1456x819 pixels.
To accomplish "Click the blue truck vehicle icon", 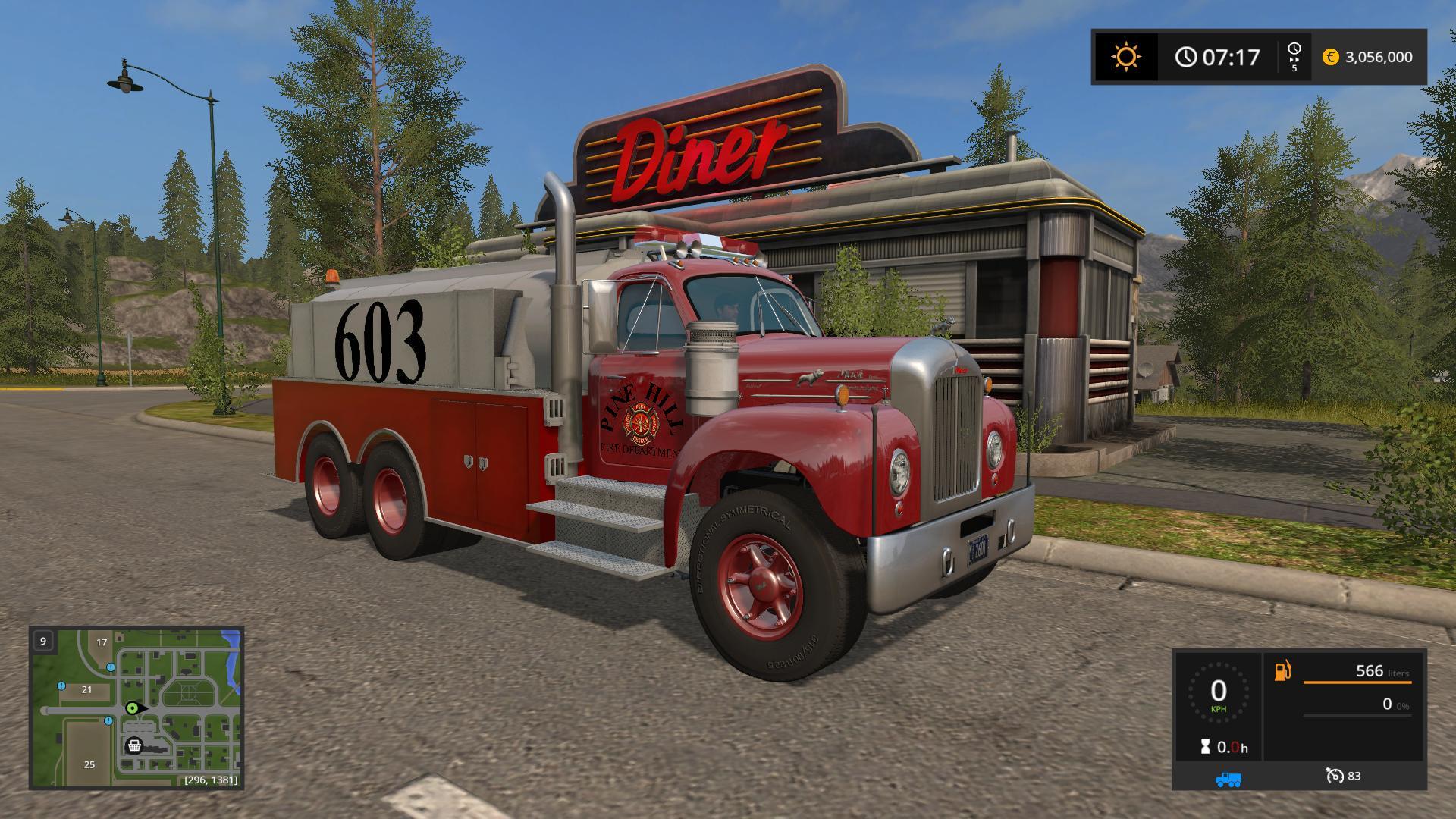I will pos(1228,778).
